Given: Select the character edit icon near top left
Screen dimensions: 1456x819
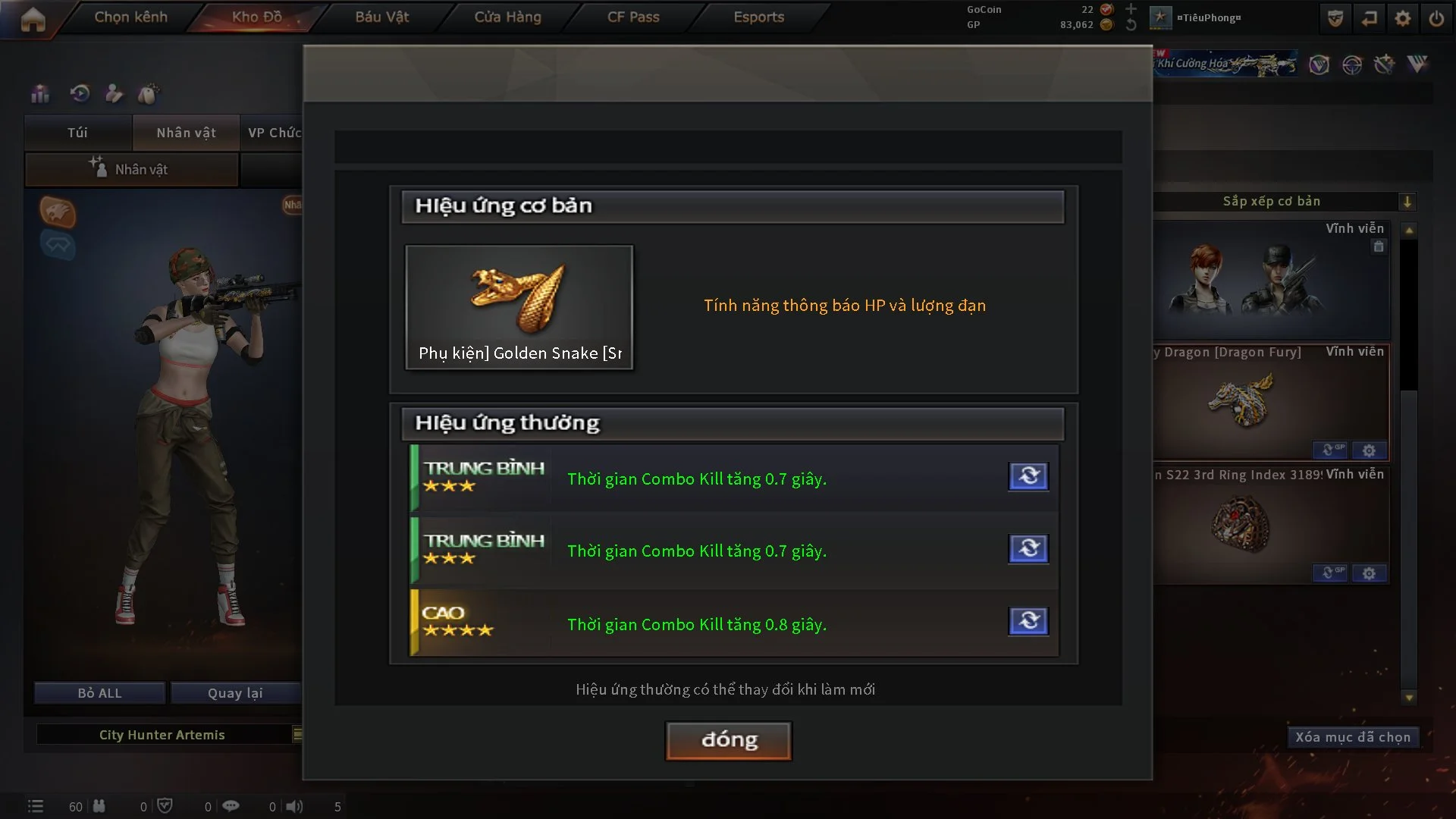Looking at the screenshot, I should coord(114,93).
